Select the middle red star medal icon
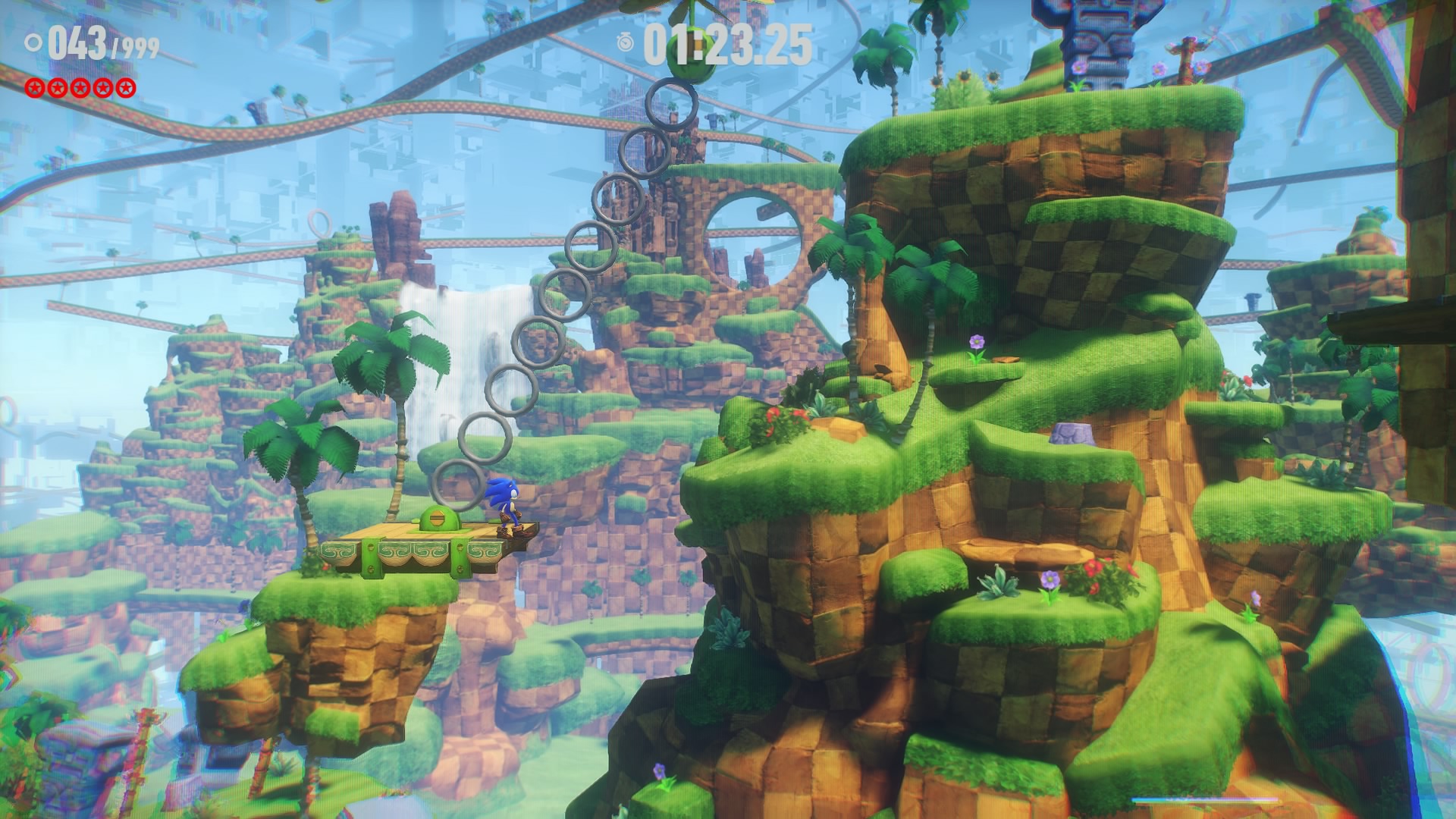The width and height of the screenshot is (1456, 819). click(80, 86)
